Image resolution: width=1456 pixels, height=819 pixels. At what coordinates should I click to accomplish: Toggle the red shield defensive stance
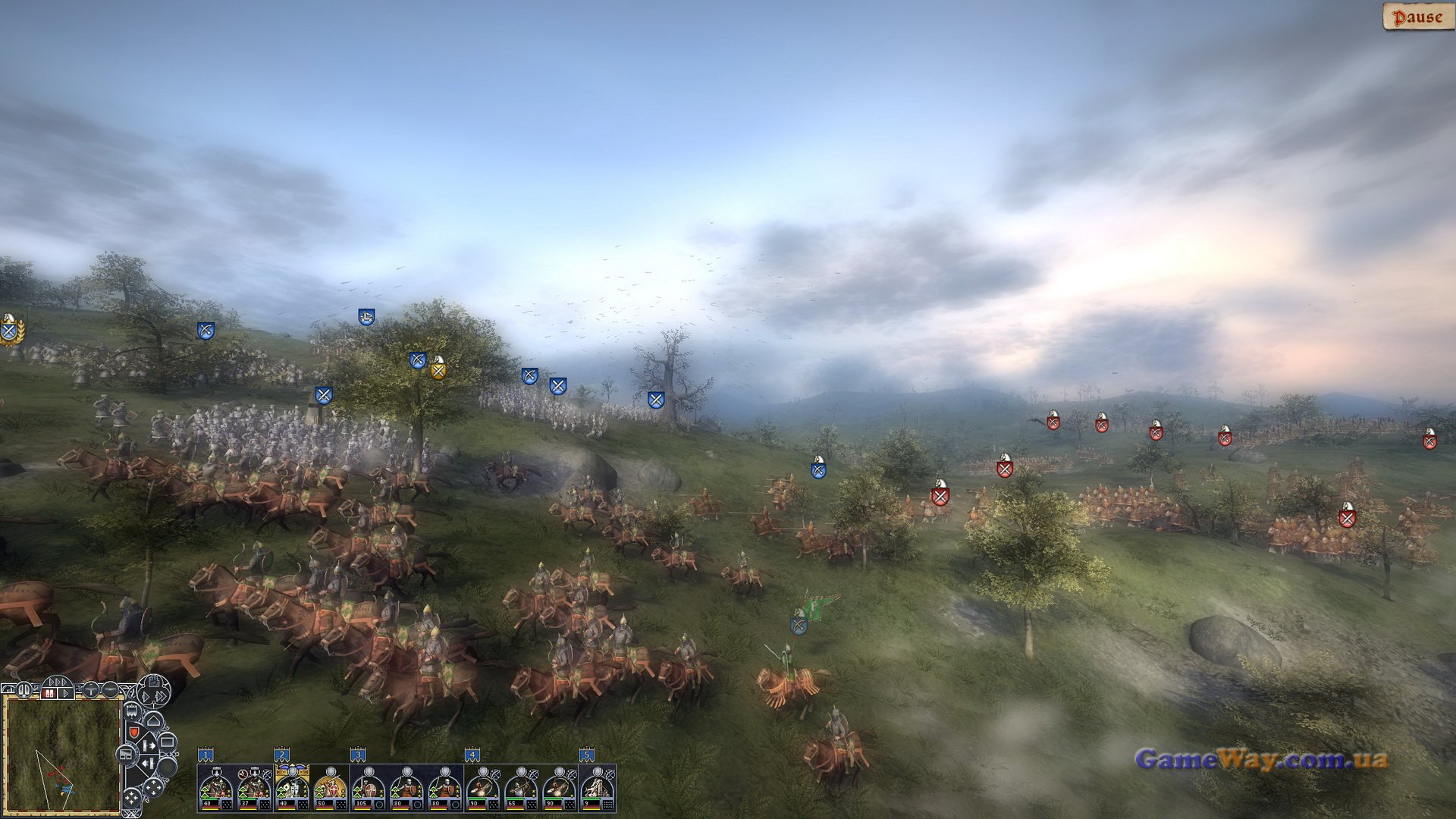click(x=133, y=733)
